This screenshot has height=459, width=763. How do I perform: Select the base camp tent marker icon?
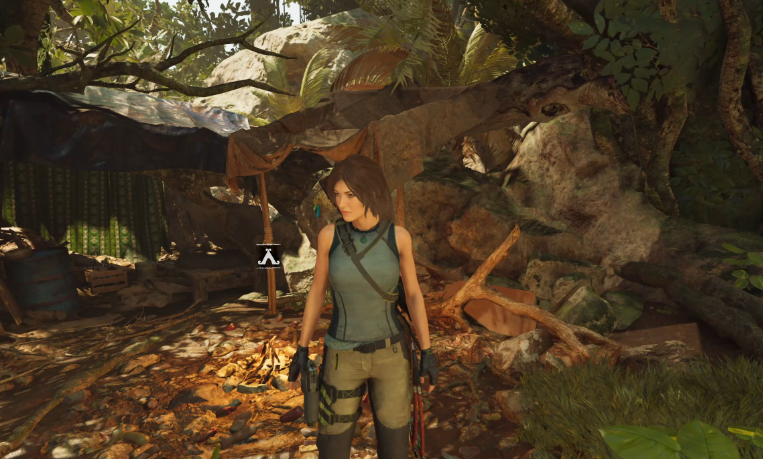[x=268, y=257]
